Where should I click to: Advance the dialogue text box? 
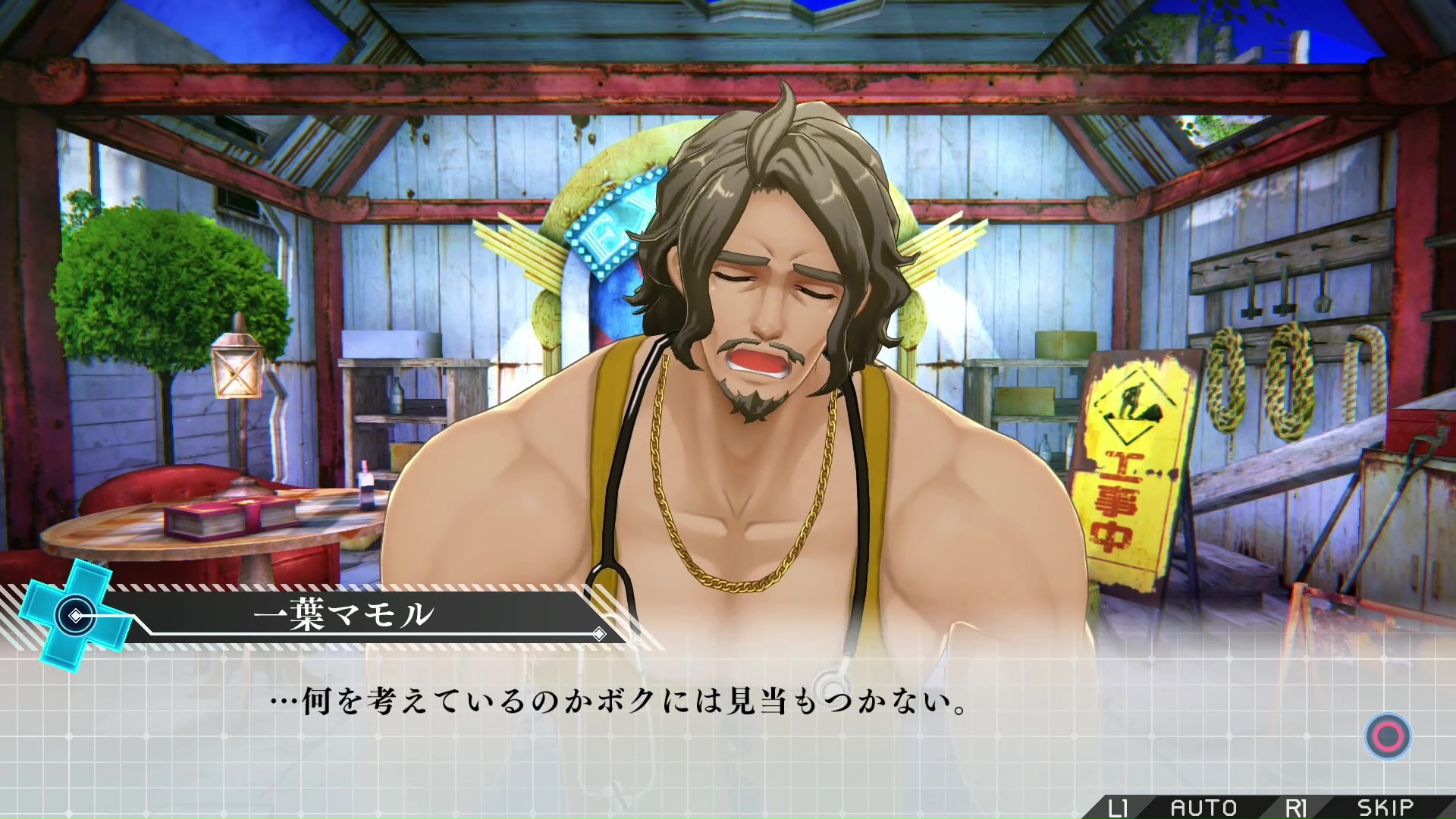coord(1388,736)
